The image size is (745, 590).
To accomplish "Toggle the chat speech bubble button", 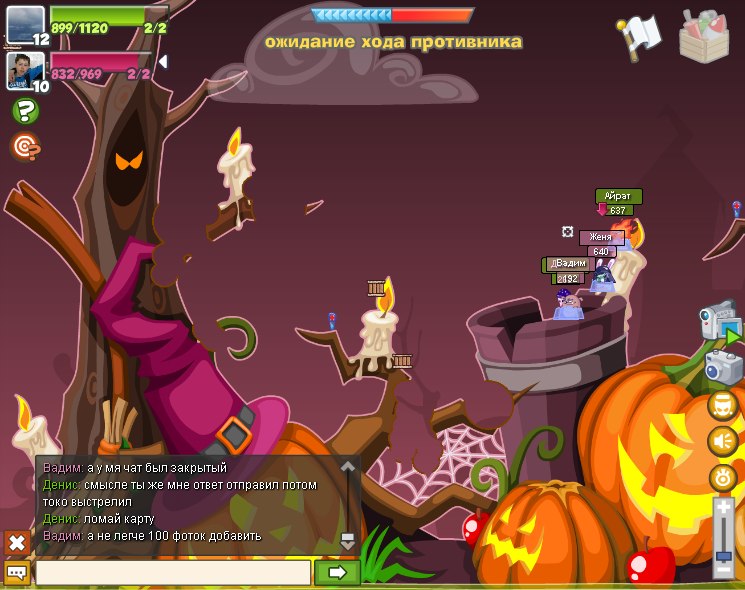I will click(x=17, y=573).
